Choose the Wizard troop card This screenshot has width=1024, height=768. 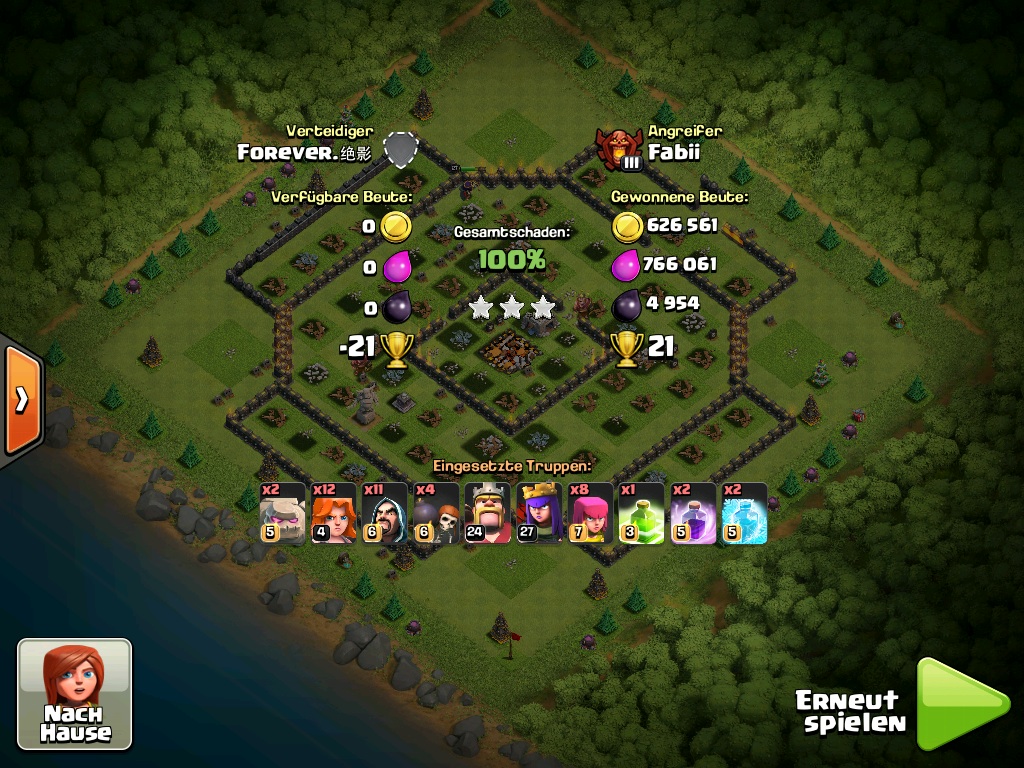pos(384,513)
